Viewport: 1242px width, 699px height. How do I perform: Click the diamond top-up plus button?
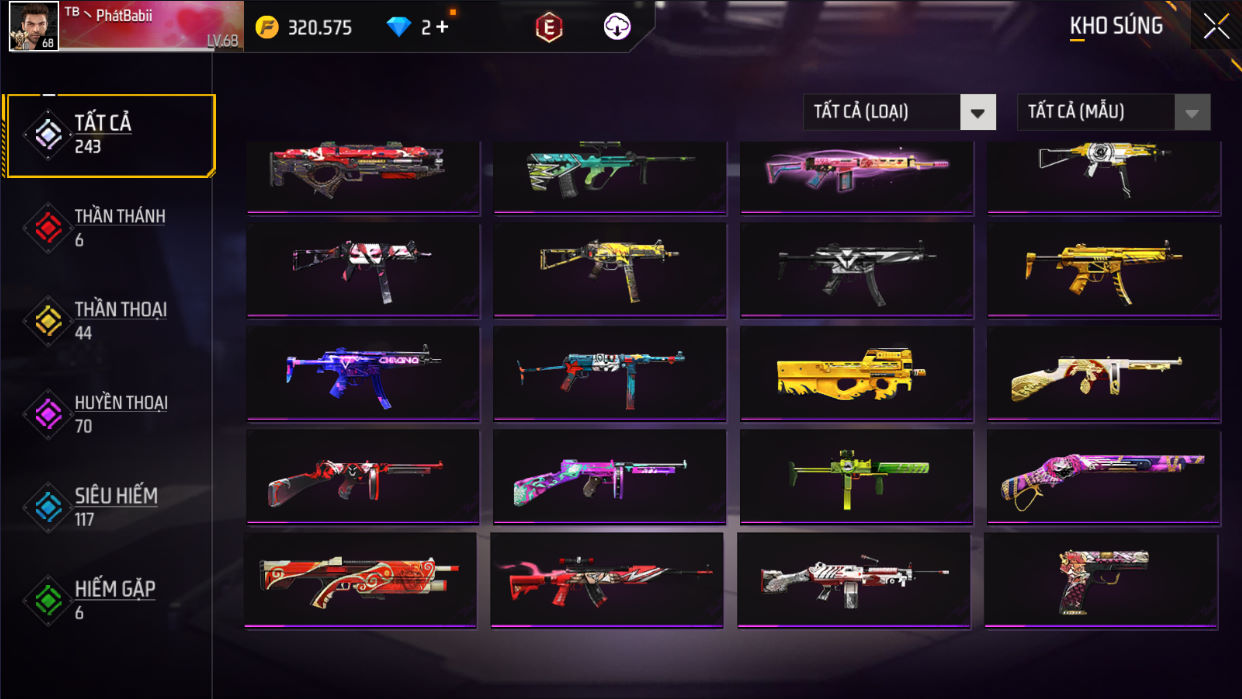point(441,27)
